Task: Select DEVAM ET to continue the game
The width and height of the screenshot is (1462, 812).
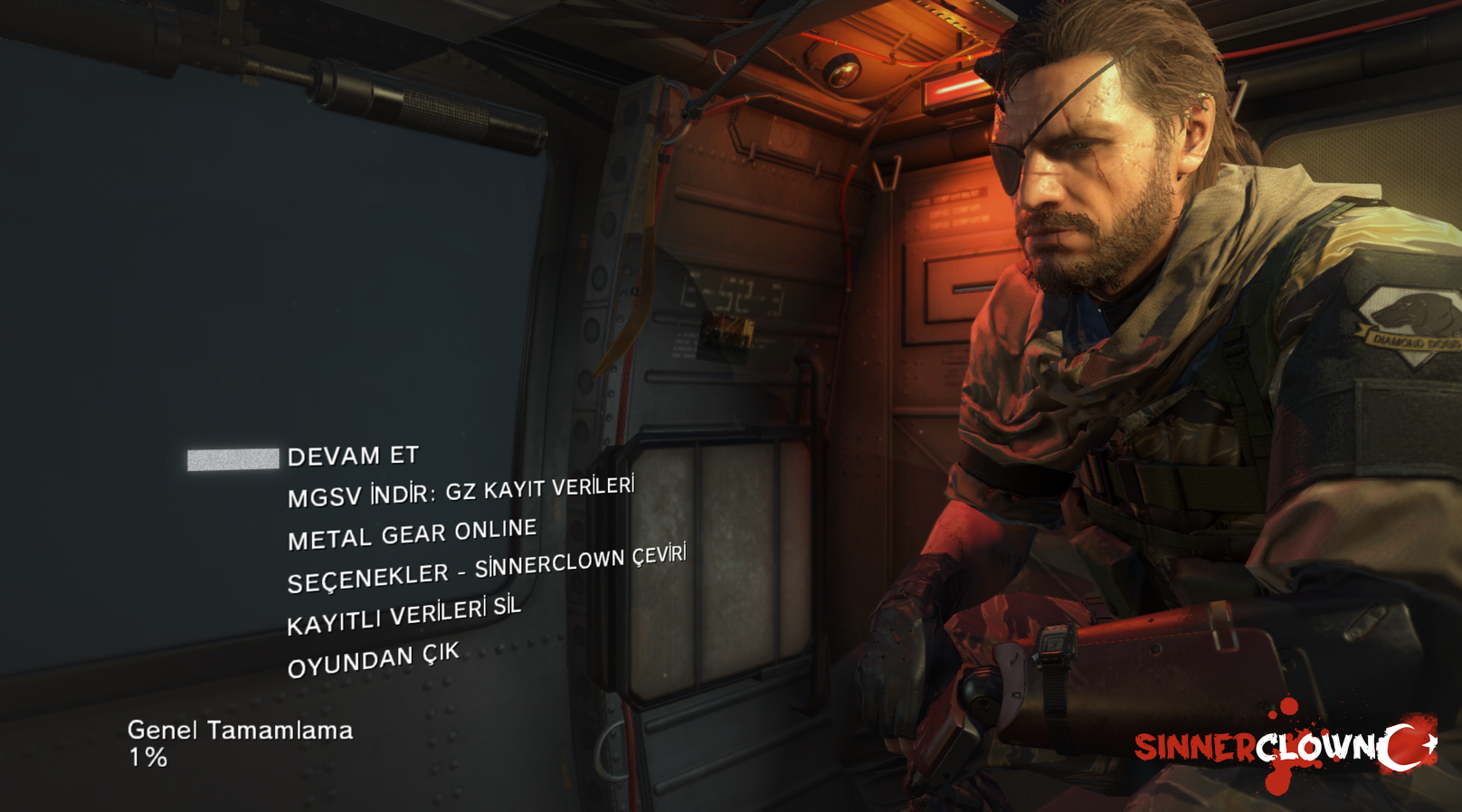Action: 353,456
